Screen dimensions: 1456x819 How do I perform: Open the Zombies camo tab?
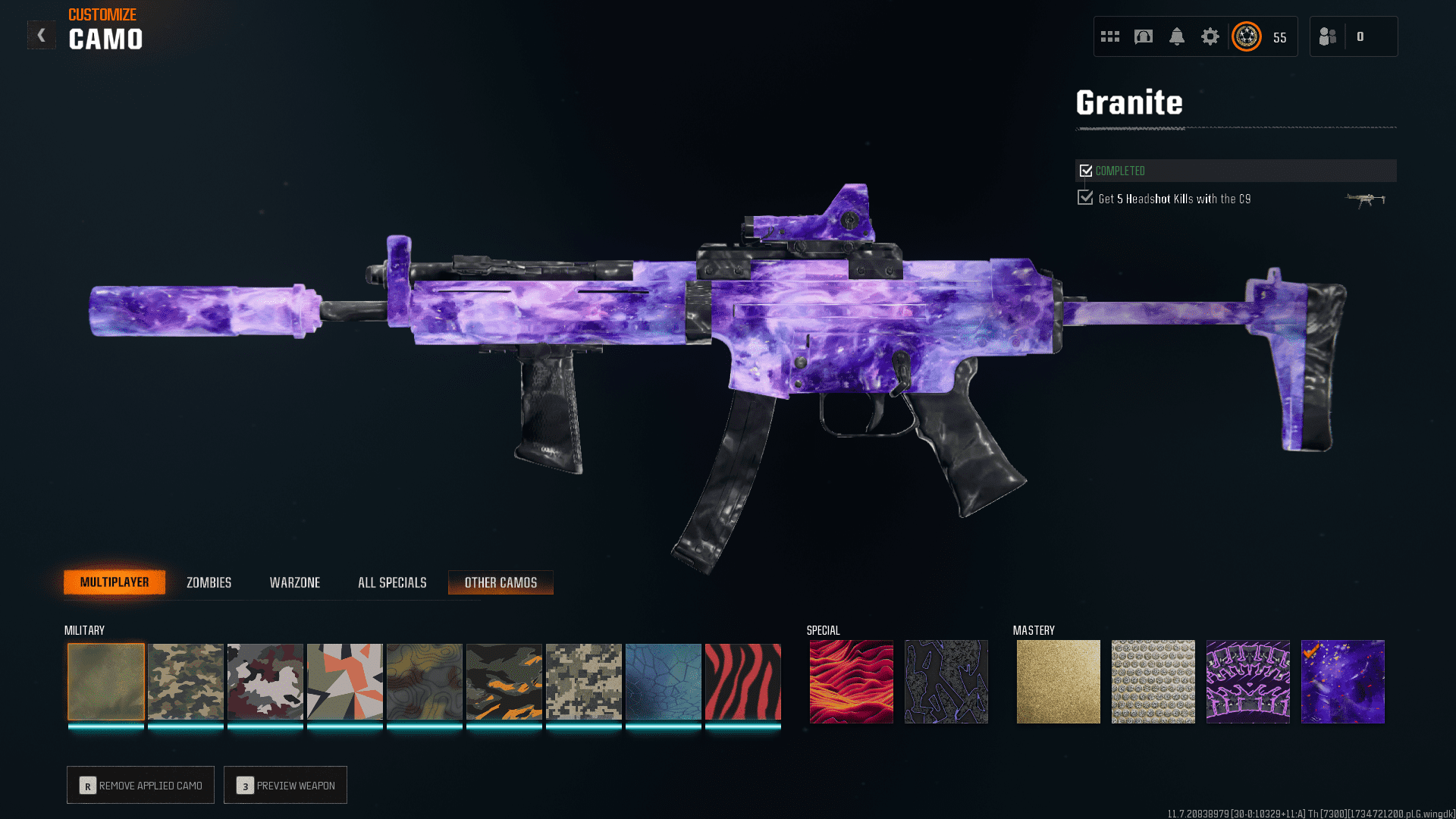point(209,582)
